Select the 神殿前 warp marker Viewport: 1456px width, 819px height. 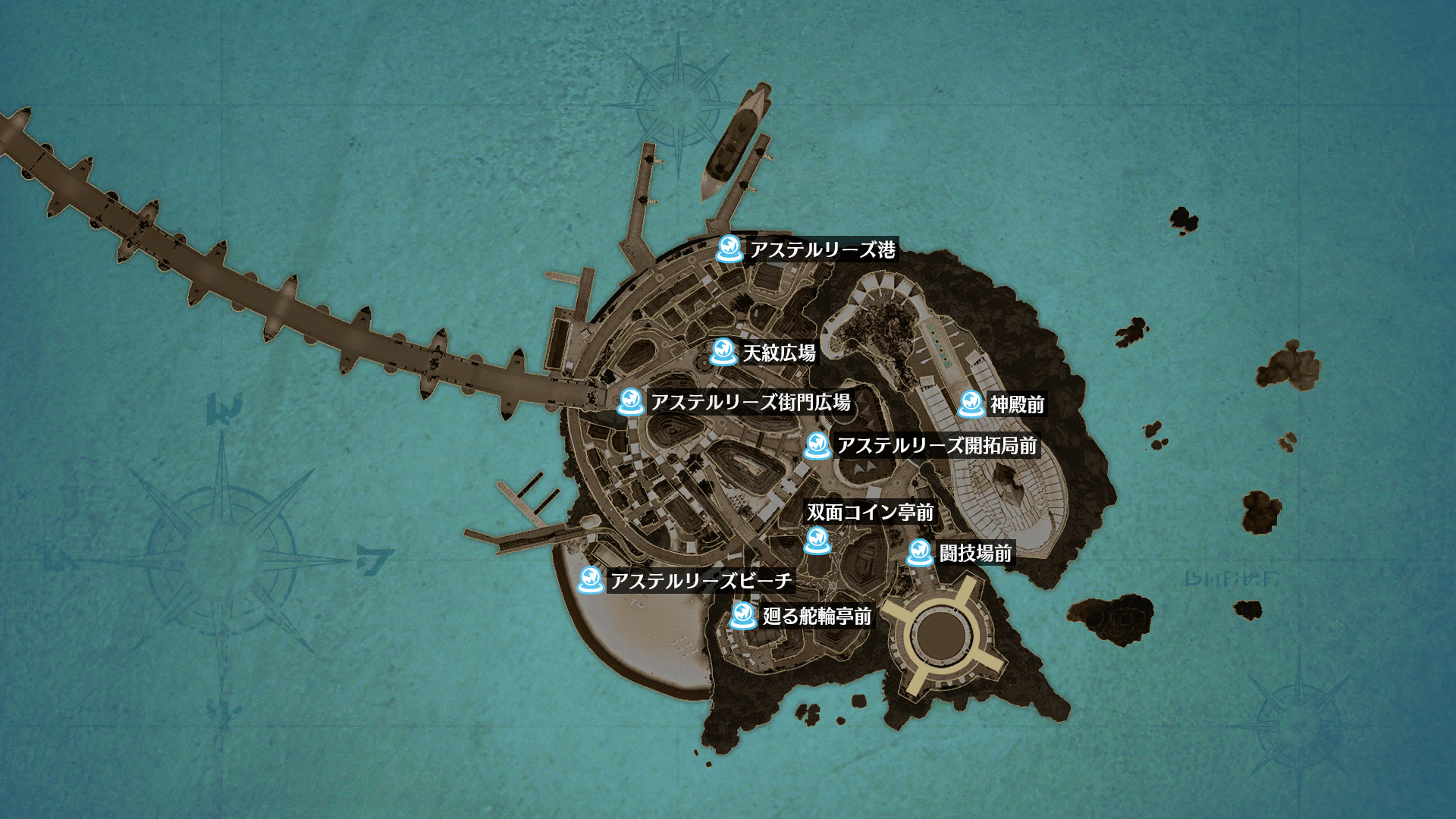tap(971, 404)
